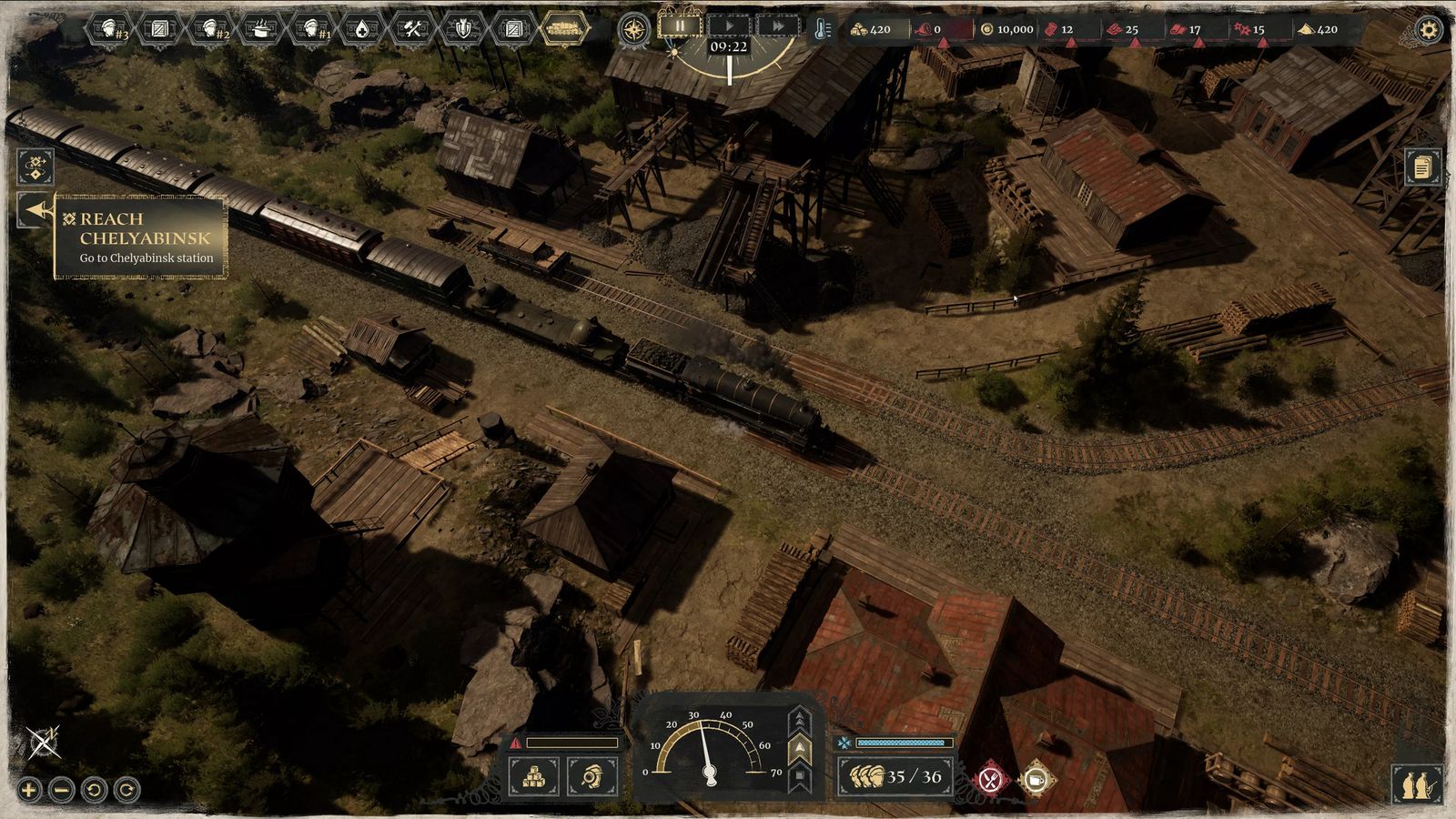The image size is (1456, 819).
Task: Toggle the crossed-utensils food consumption icon
Action: tap(990, 778)
